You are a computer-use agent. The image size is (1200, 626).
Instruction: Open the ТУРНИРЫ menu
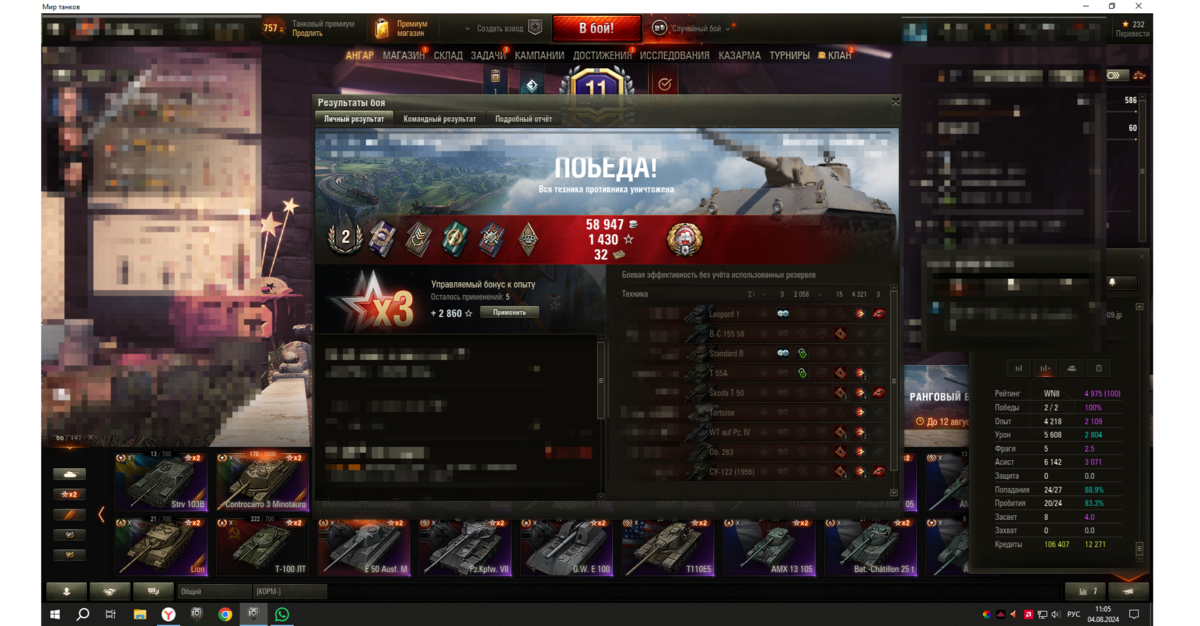pos(789,56)
